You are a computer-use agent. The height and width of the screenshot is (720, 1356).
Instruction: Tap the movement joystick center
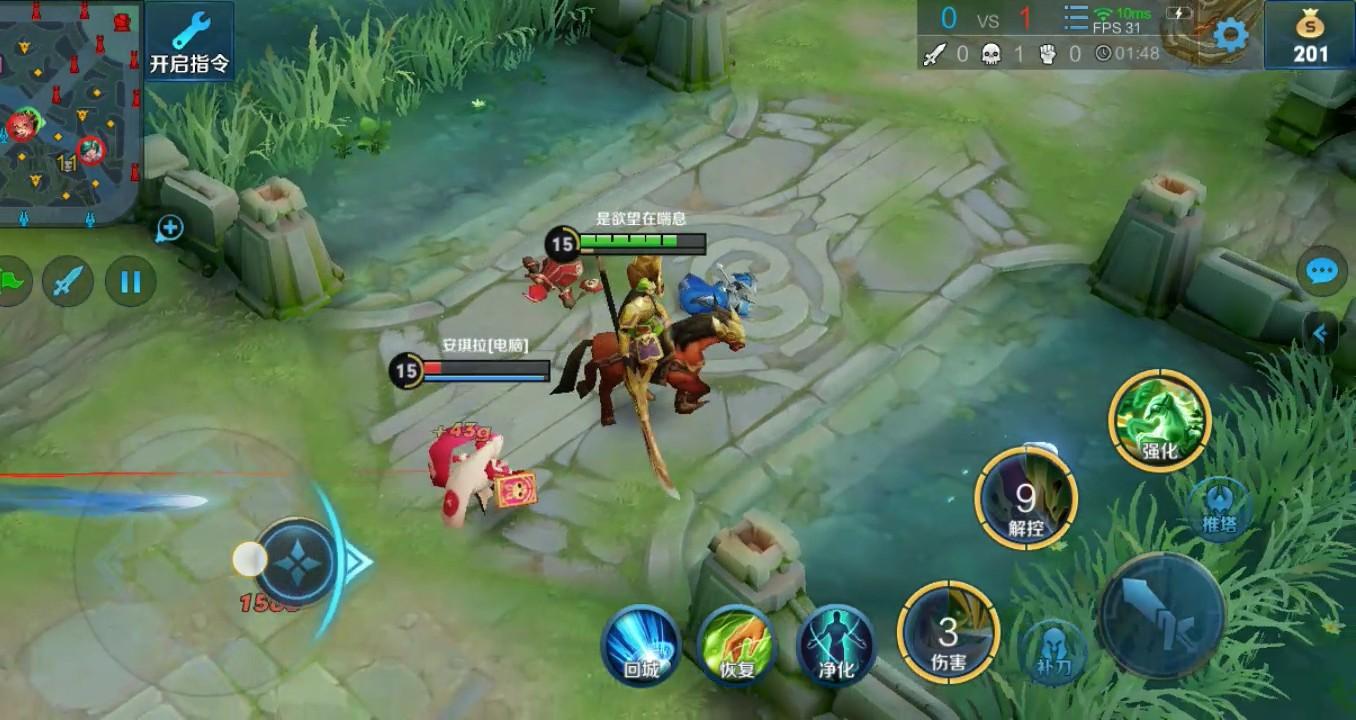[x=298, y=562]
